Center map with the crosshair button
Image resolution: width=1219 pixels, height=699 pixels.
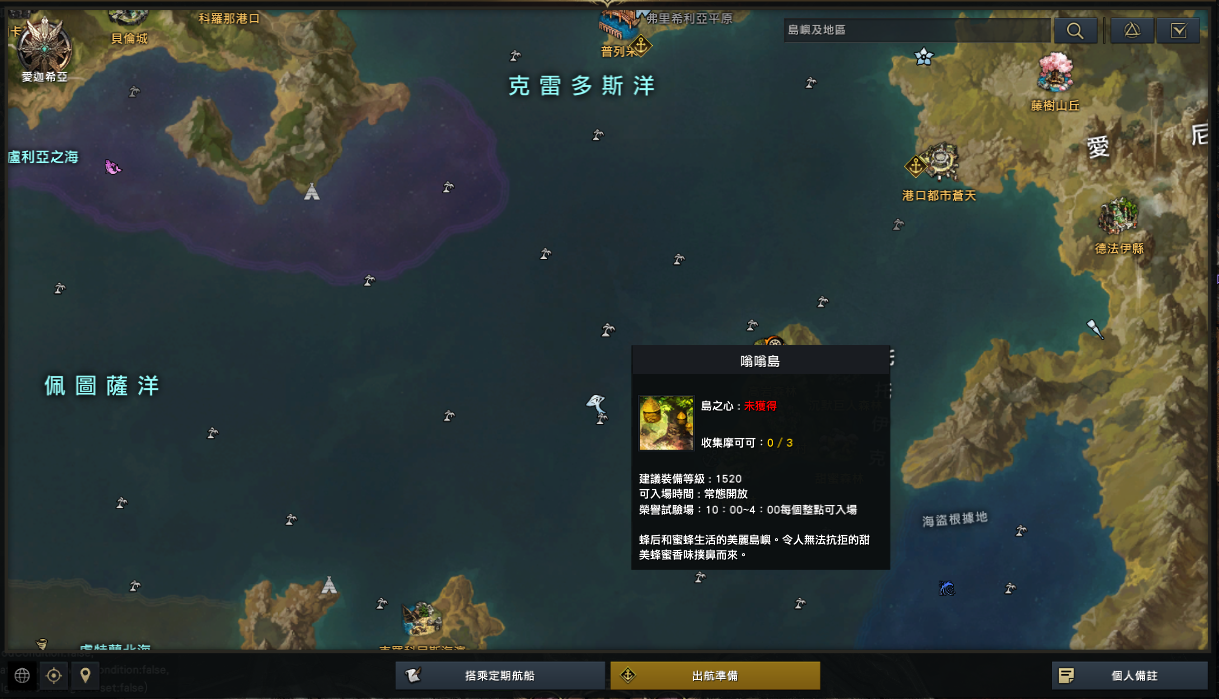54,676
